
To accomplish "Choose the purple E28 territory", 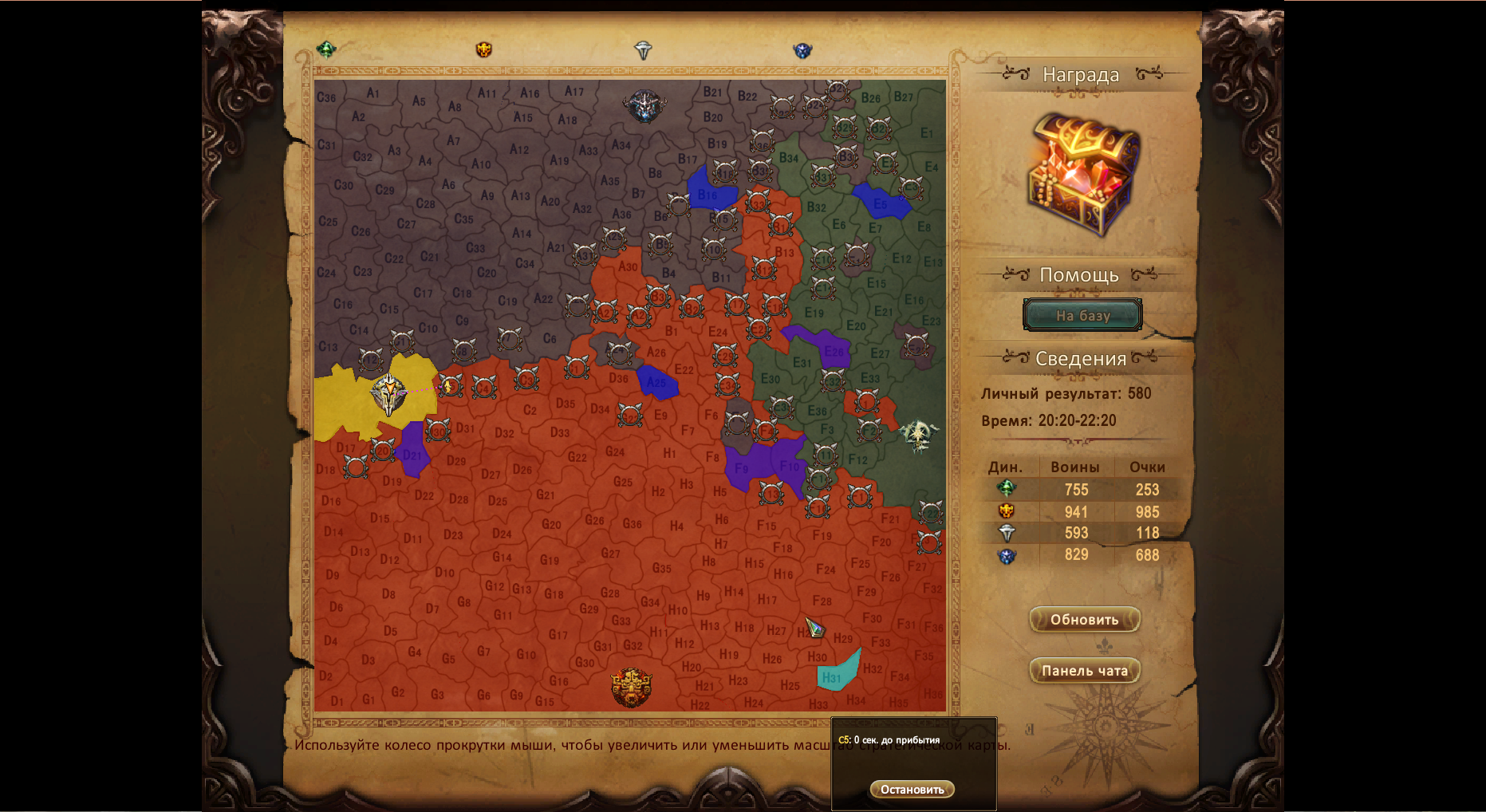I will [830, 348].
